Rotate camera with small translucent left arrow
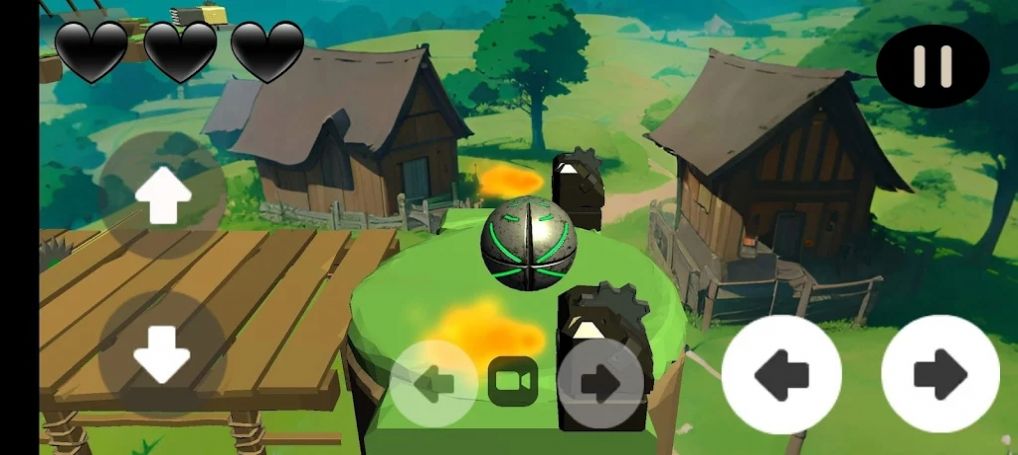The width and height of the screenshot is (1018, 455). 434,383
